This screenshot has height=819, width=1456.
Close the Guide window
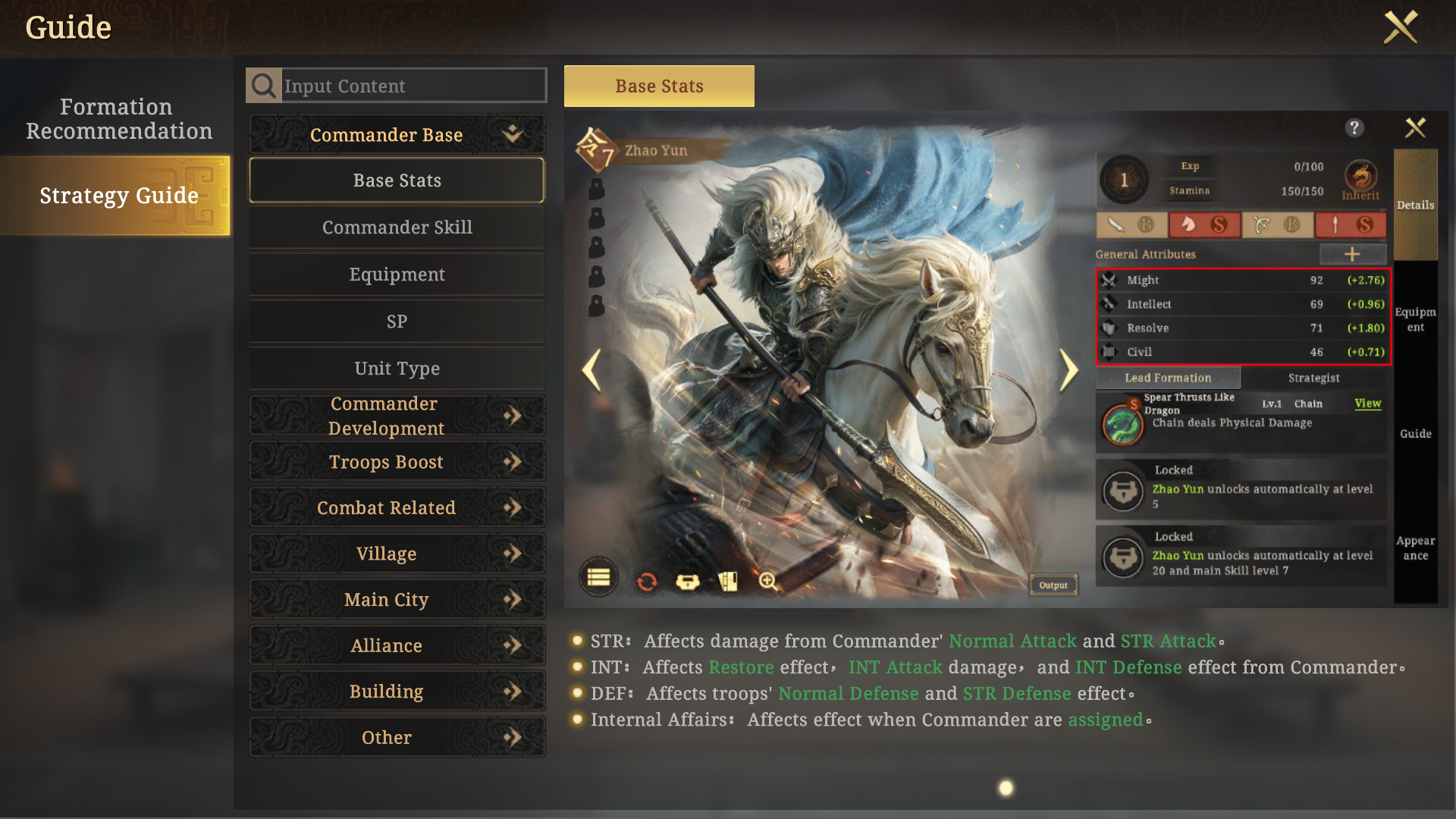point(1400,27)
